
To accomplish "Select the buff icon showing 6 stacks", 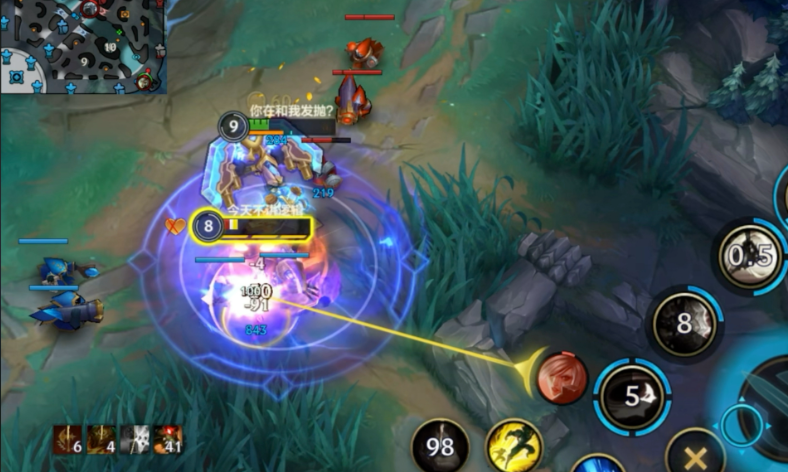I will [x=68, y=440].
